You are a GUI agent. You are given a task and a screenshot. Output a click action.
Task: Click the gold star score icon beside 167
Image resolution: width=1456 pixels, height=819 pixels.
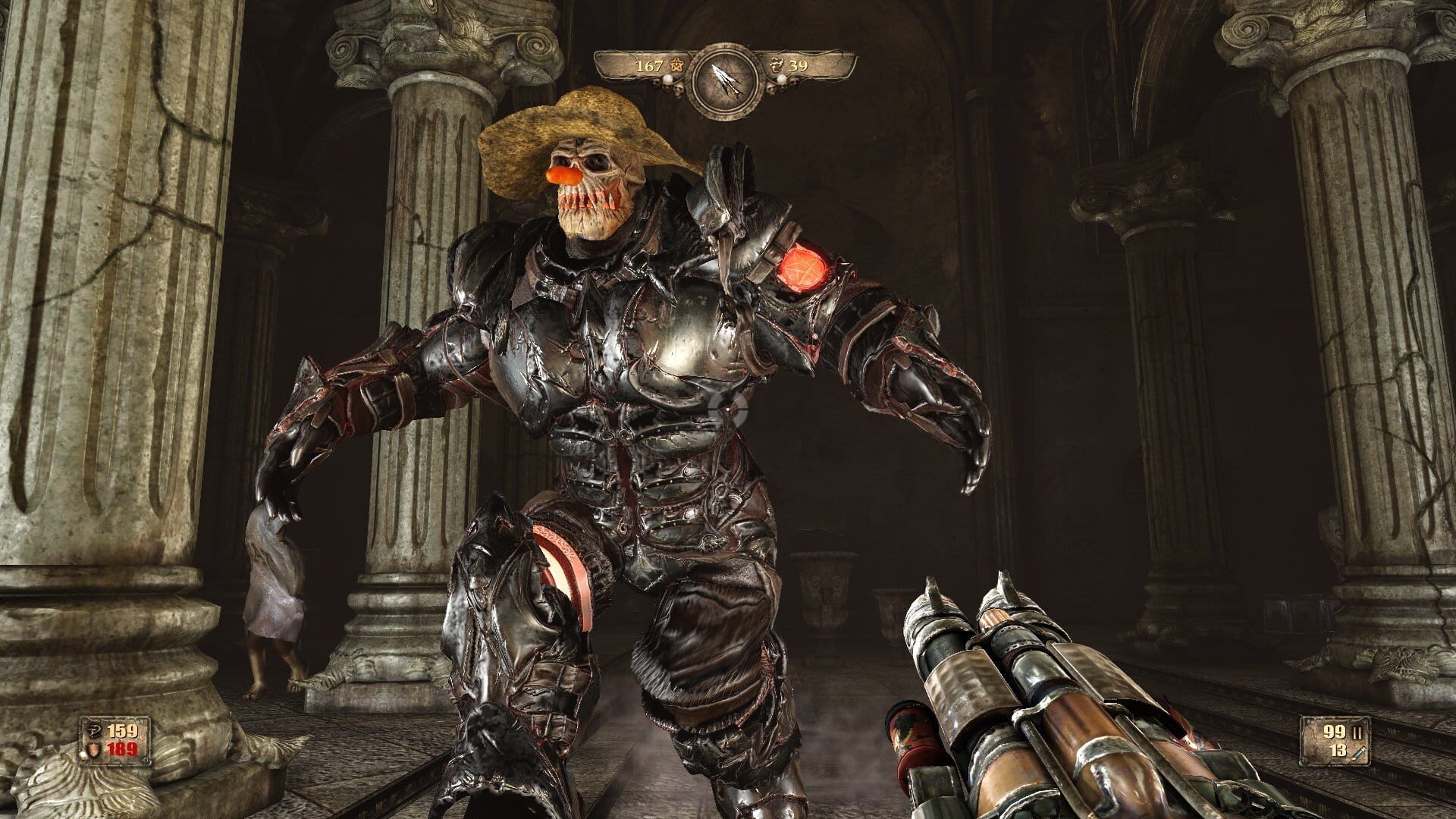(x=677, y=66)
